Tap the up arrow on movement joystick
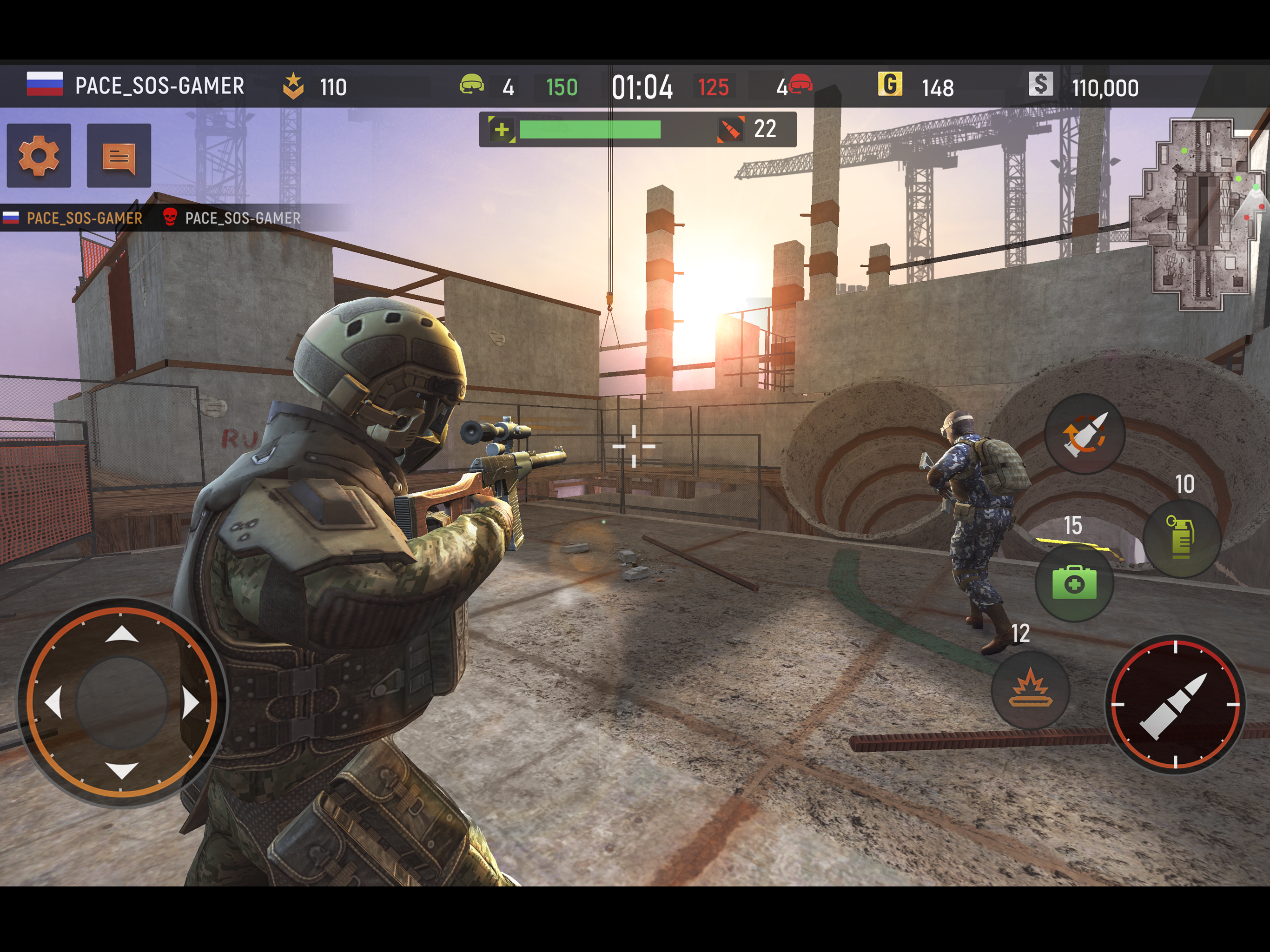 click(122, 635)
